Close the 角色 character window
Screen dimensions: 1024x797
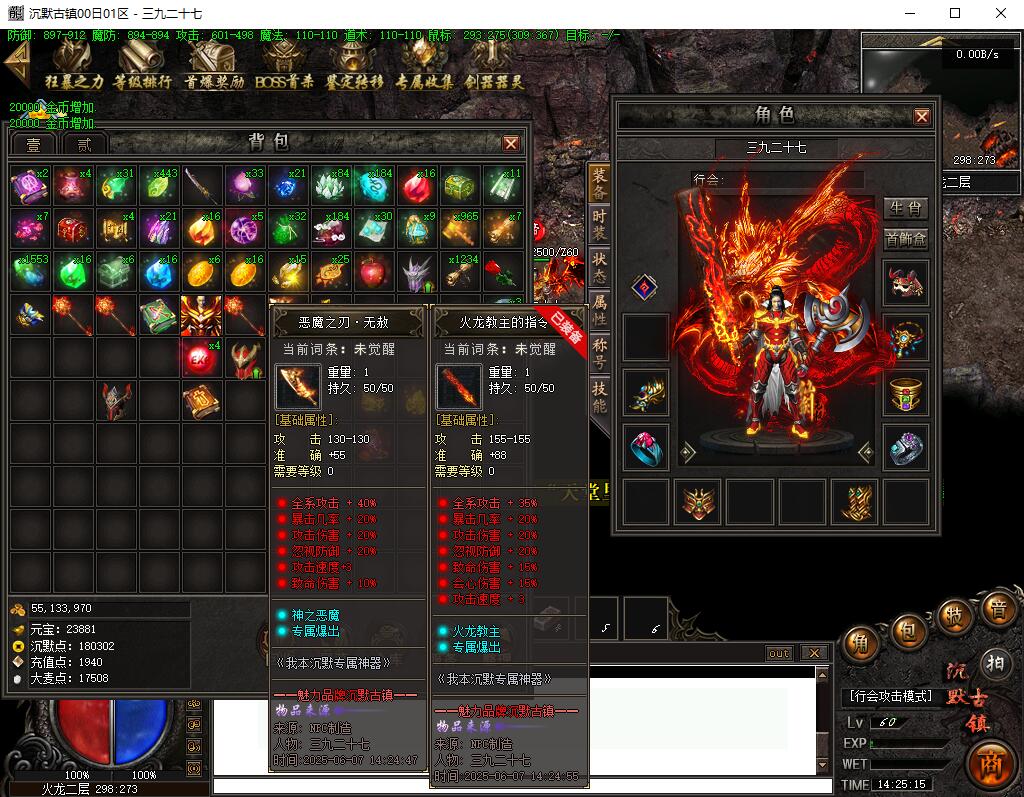pos(922,116)
